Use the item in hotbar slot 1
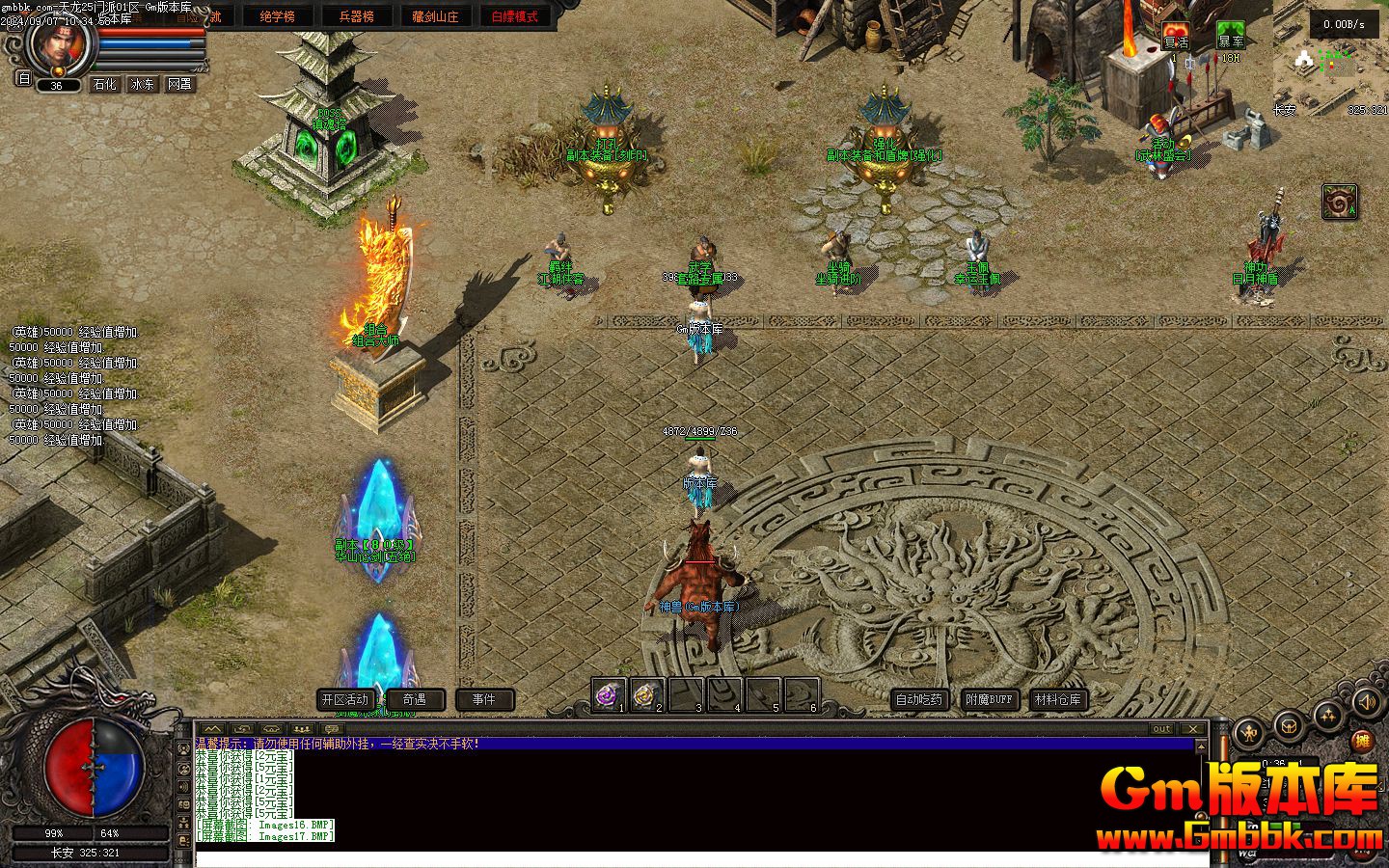 tap(610, 694)
